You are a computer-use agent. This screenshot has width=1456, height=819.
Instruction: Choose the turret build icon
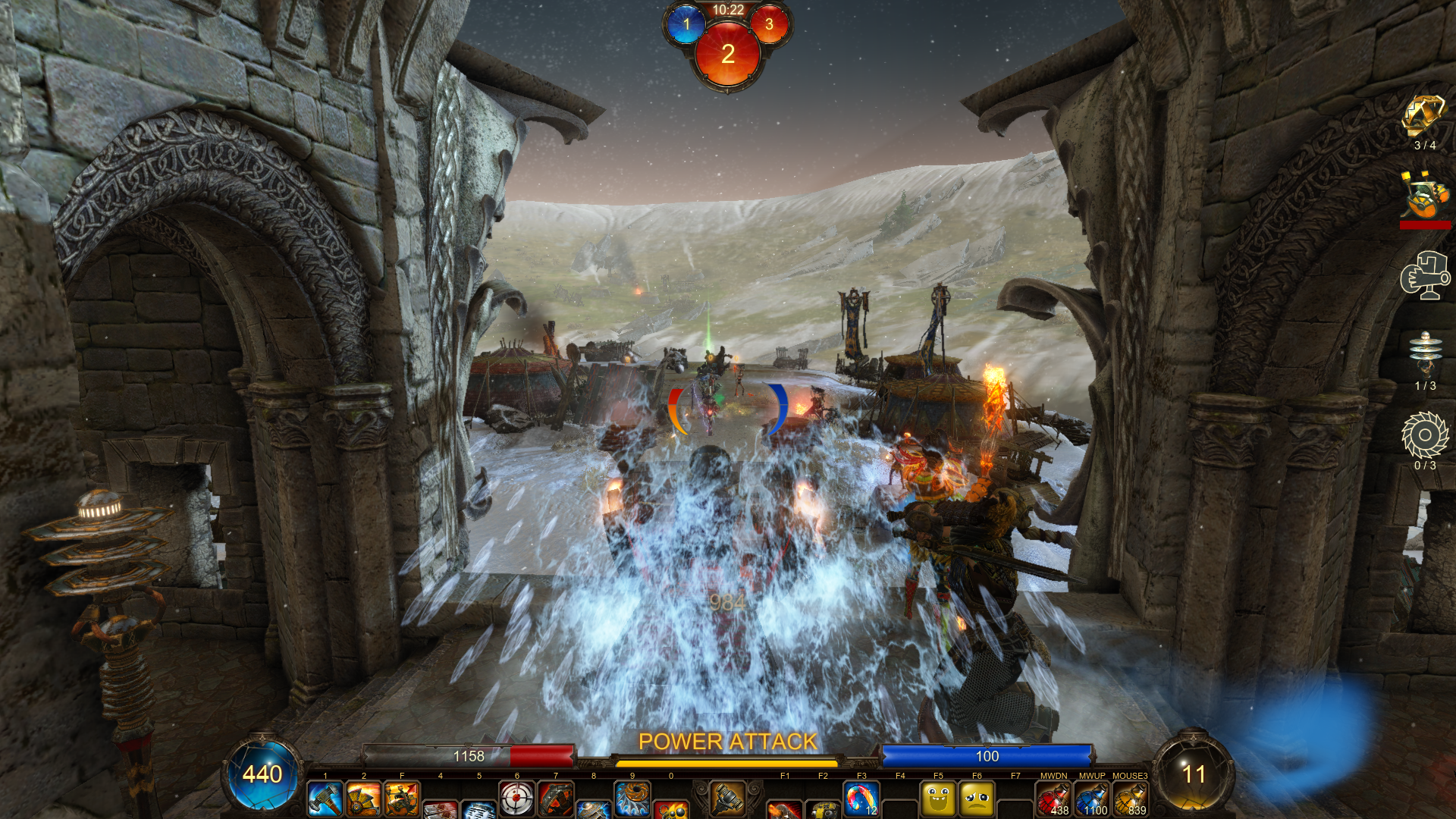[1424, 276]
